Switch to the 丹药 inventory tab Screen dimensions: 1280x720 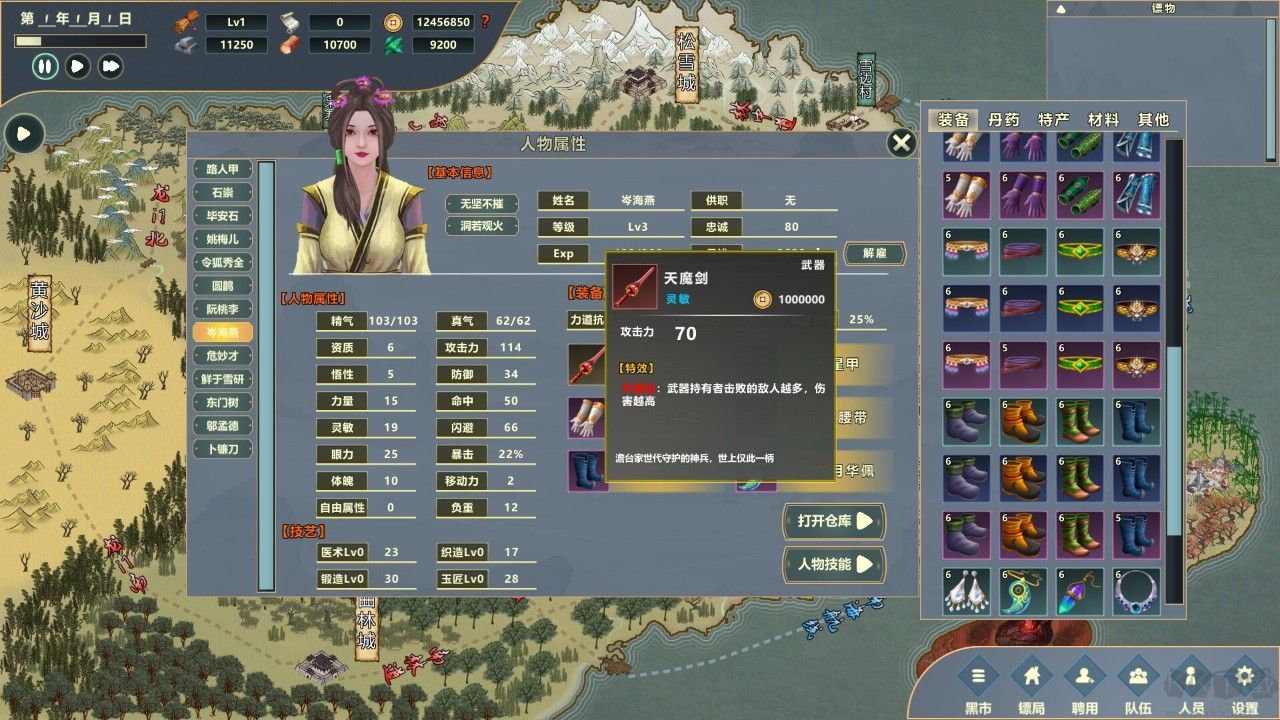(1004, 118)
